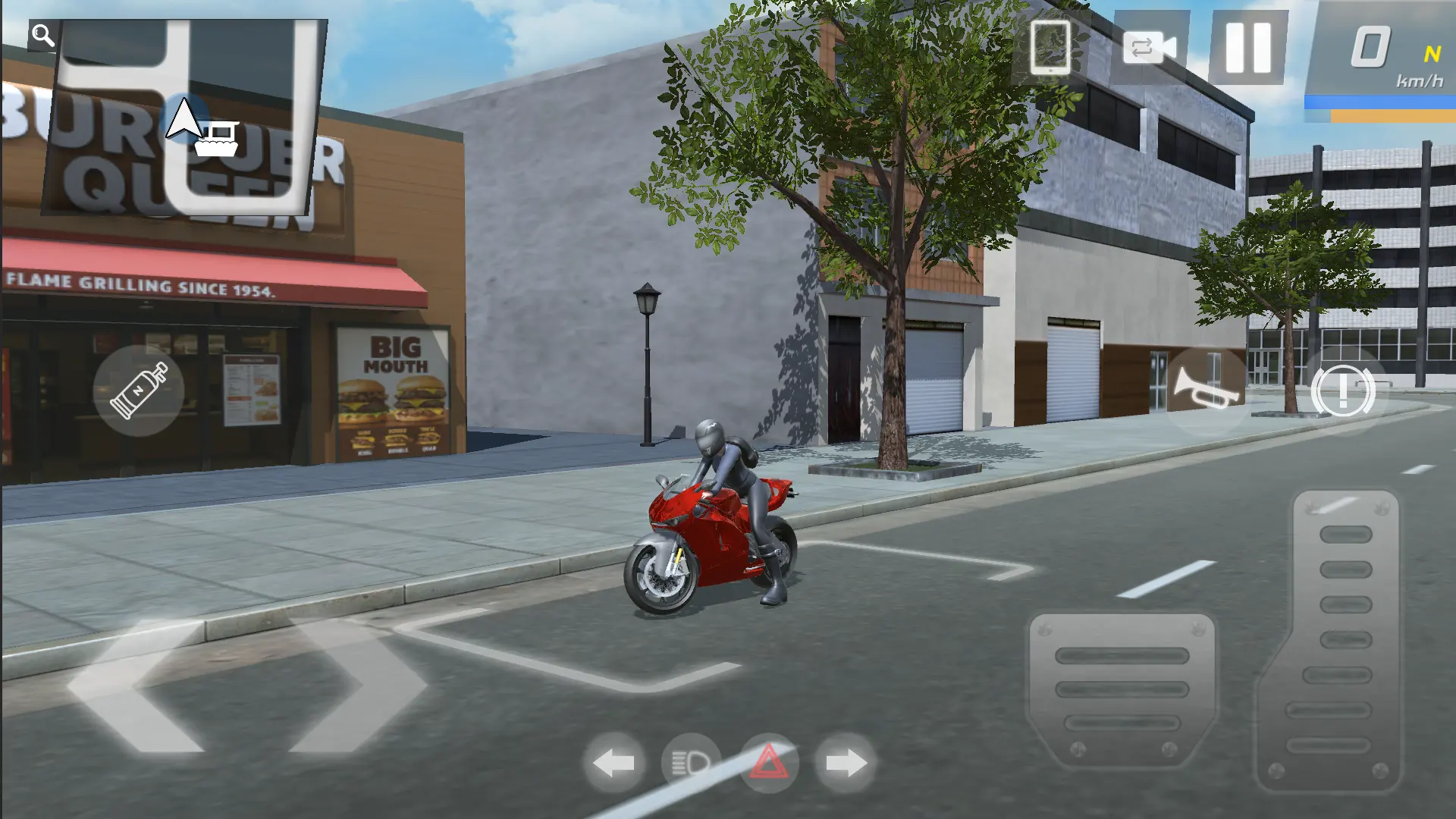Engage the handbrake warning icon

[1342, 391]
